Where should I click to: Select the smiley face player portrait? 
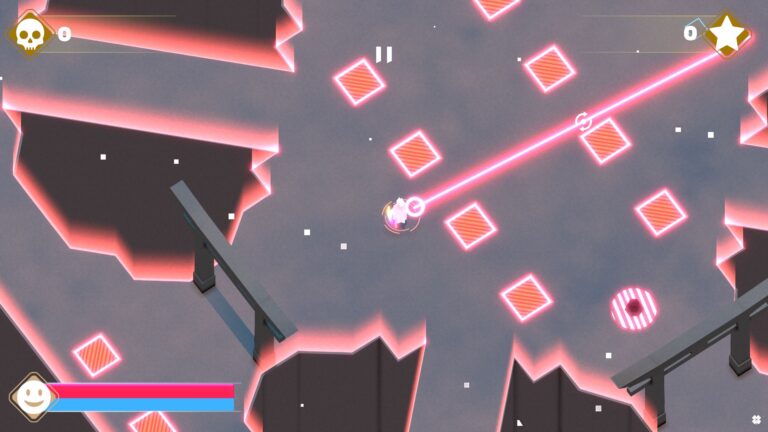point(33,396)
